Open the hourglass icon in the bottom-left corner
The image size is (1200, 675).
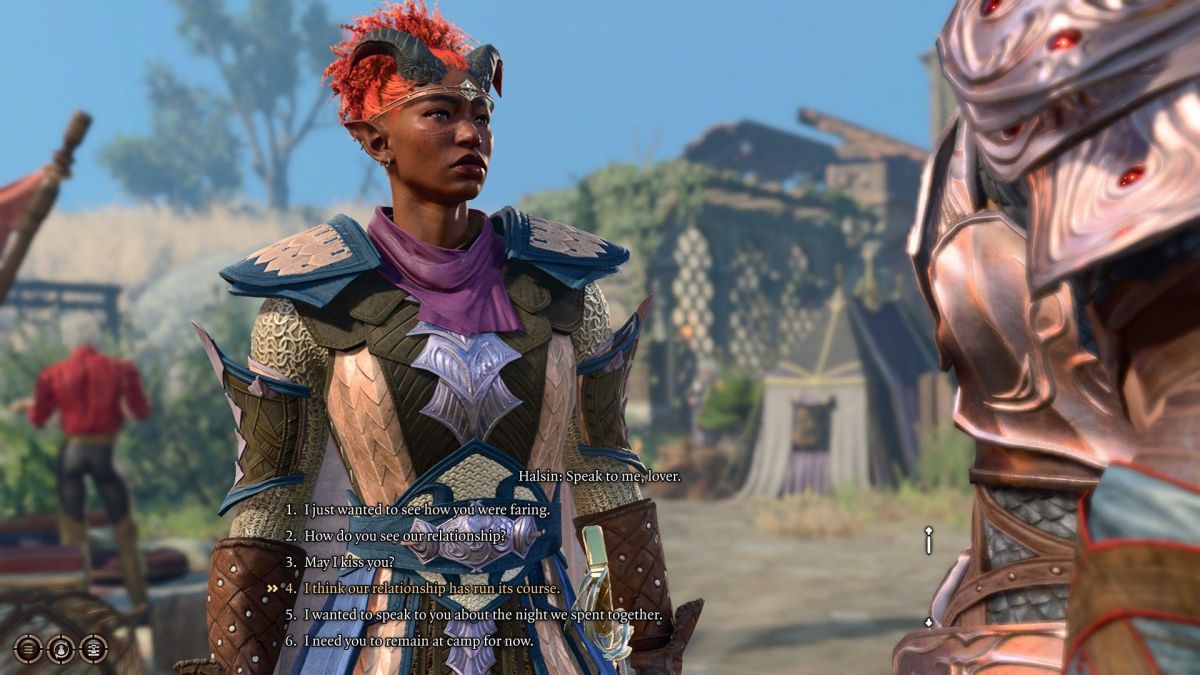(94, 648)
